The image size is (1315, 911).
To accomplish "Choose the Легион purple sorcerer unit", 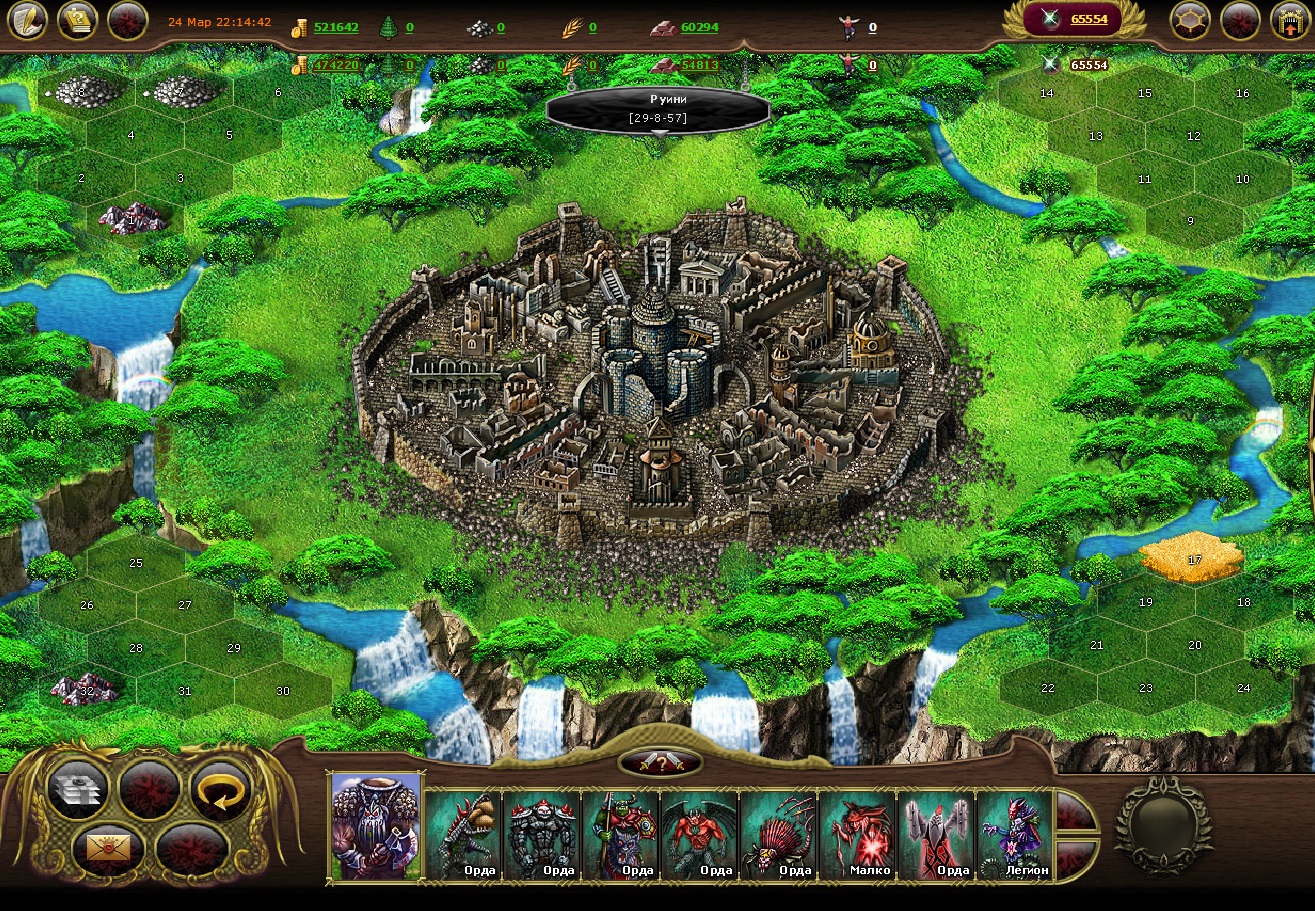I will [1014, 835].
